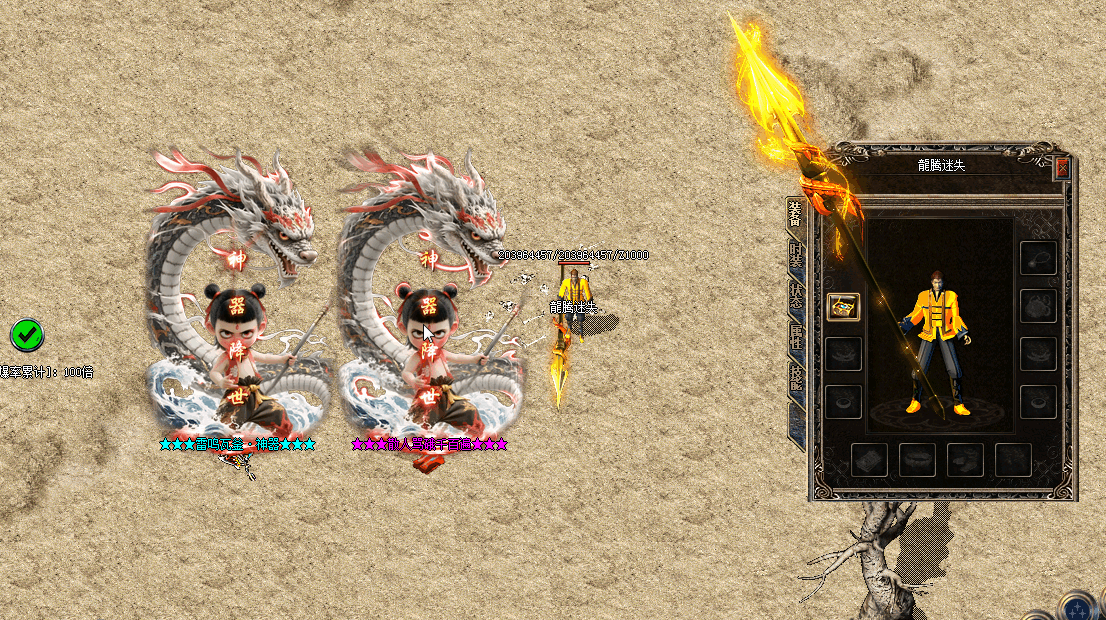Click the green checkmark button

click(x=27, y=334)
